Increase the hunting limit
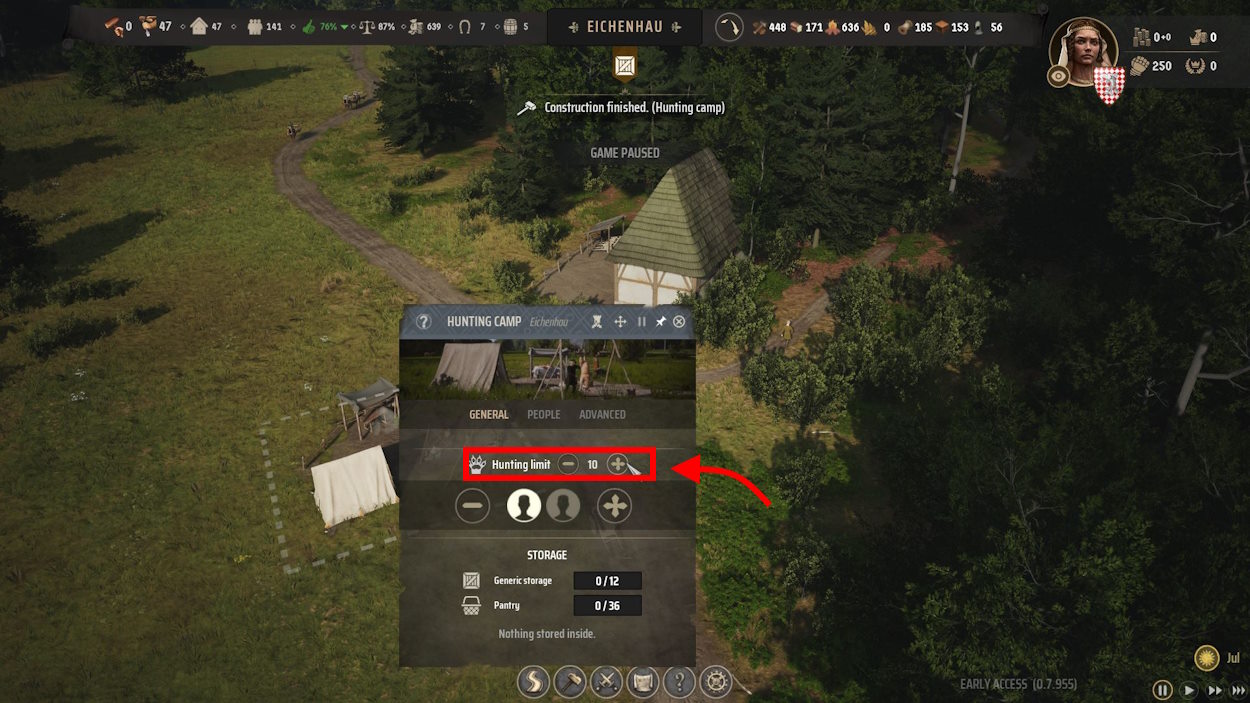Screen dimensions: 1250x703 (617, 464)
